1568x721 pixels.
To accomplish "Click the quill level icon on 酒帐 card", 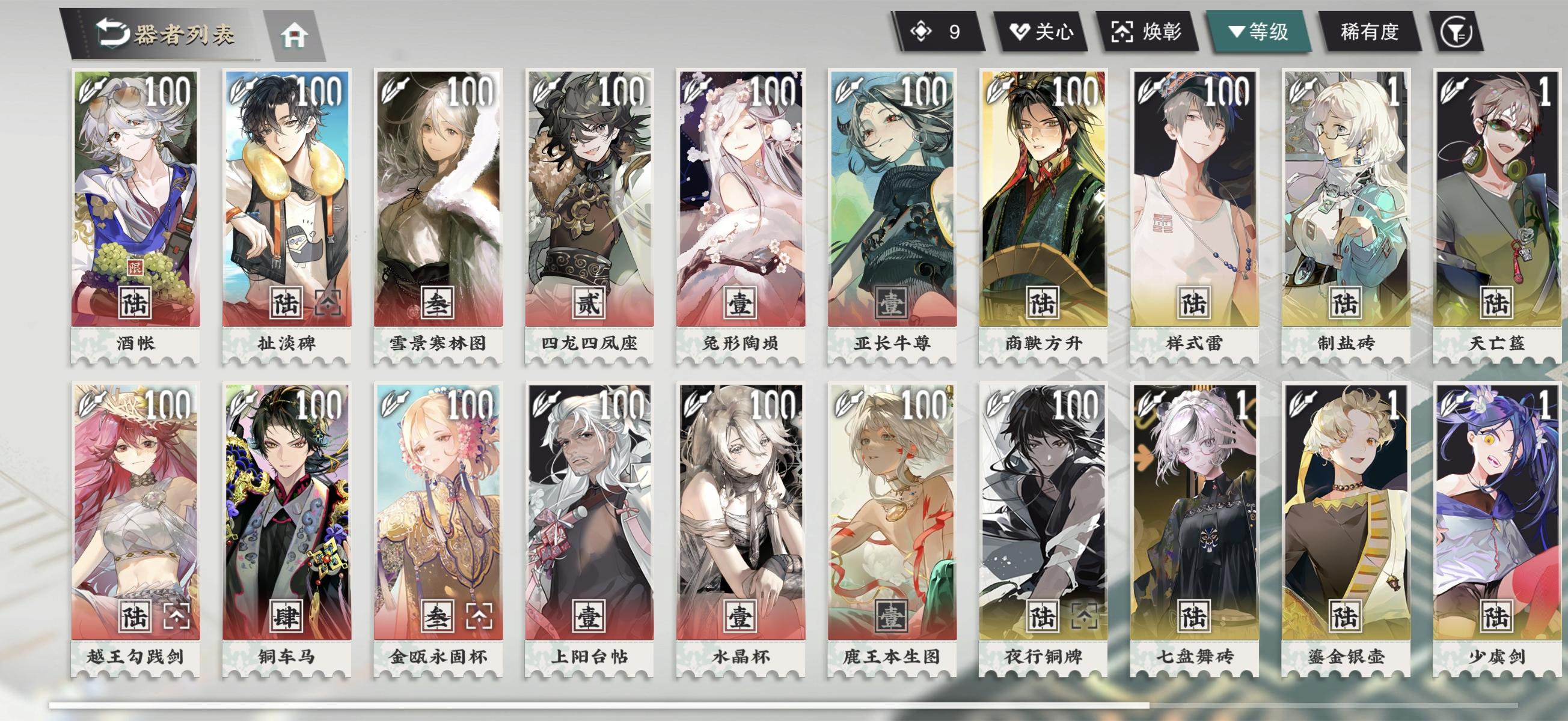I will click(91, 90).
